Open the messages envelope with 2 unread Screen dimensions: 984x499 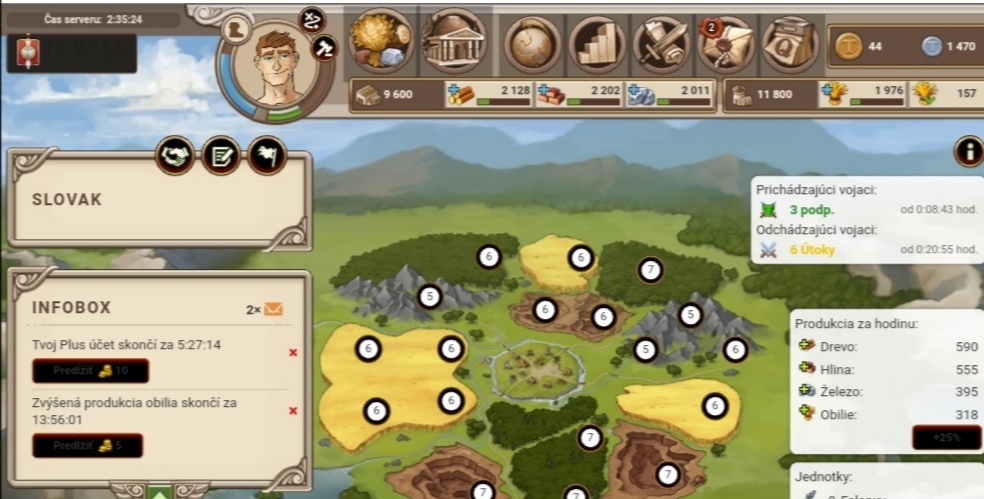726,44
